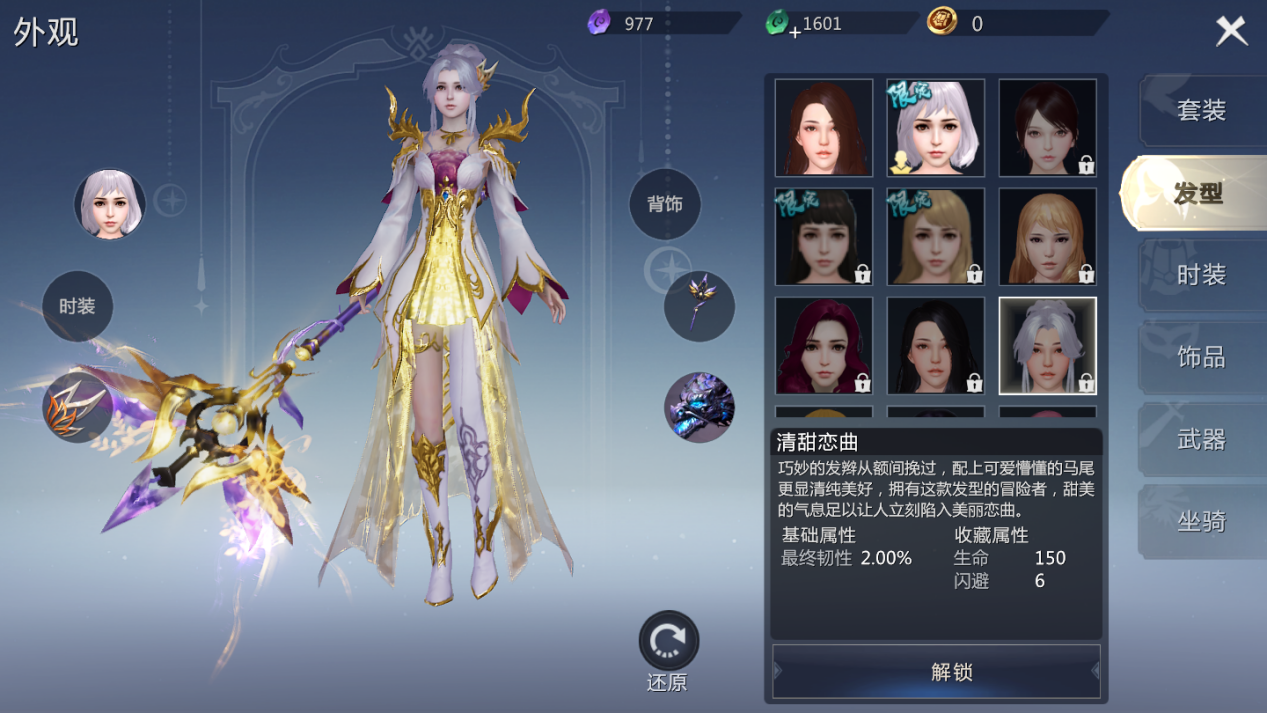Choose the brown-haired hairstyle thumbnail
The height and width of the screenshot is (713, 1267).
point(824,128)
